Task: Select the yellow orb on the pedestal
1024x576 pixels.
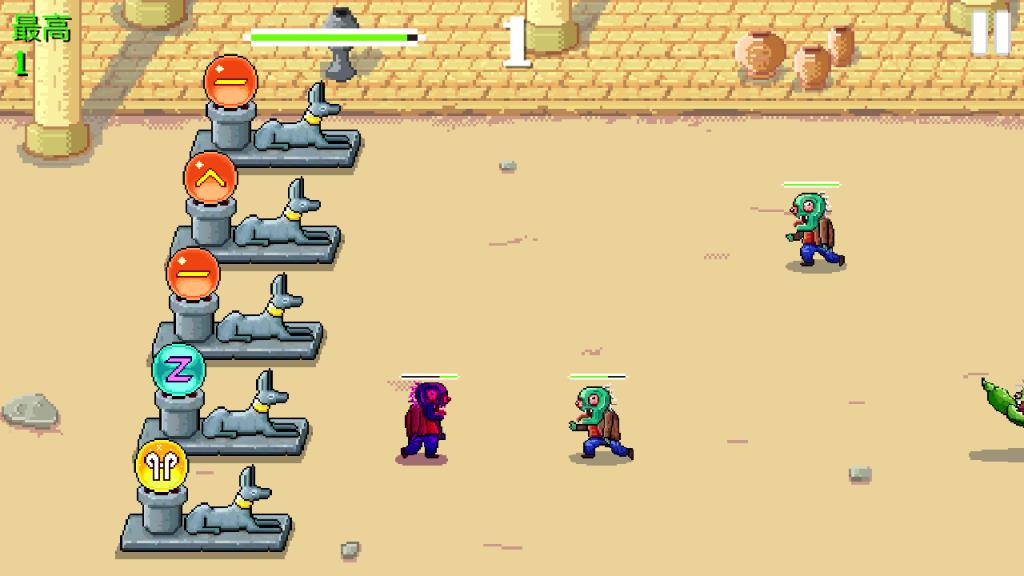Action: pyautogui.click(x=162, y=466)
